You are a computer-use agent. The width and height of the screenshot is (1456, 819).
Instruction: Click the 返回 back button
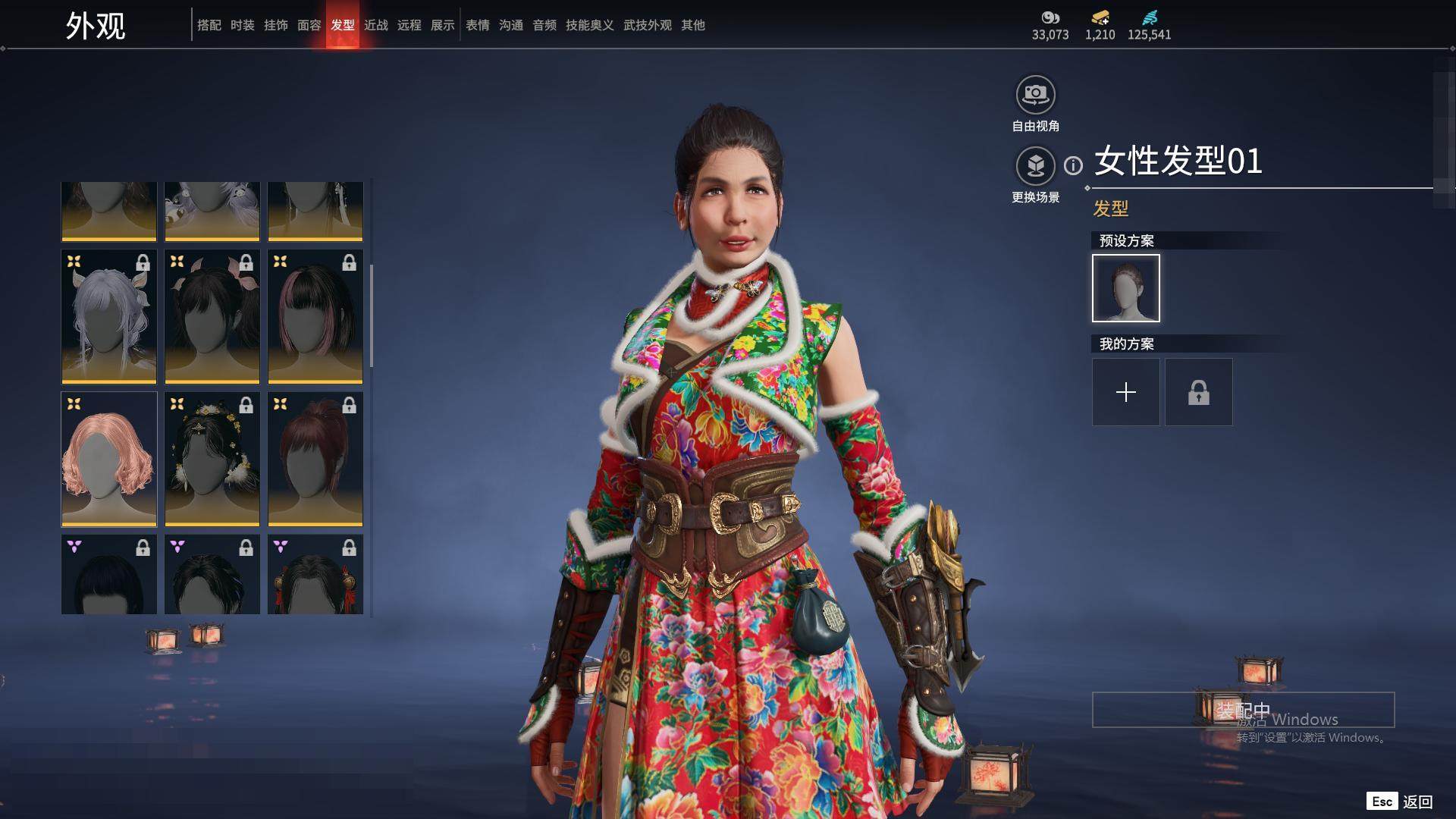coord(1417,802)
